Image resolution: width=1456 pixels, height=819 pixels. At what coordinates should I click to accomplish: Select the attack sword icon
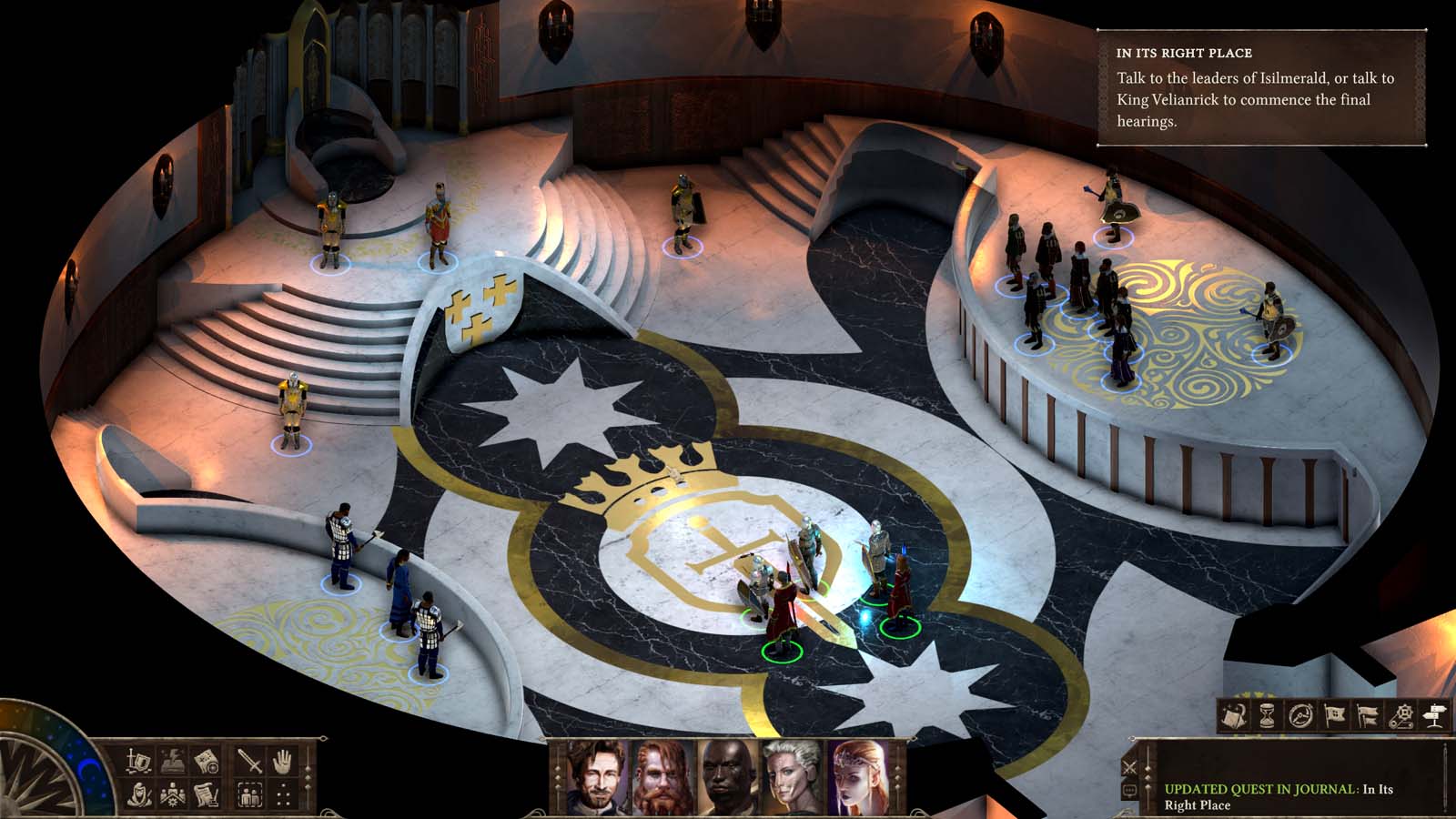pyautogui.click(x=249, y=760)
